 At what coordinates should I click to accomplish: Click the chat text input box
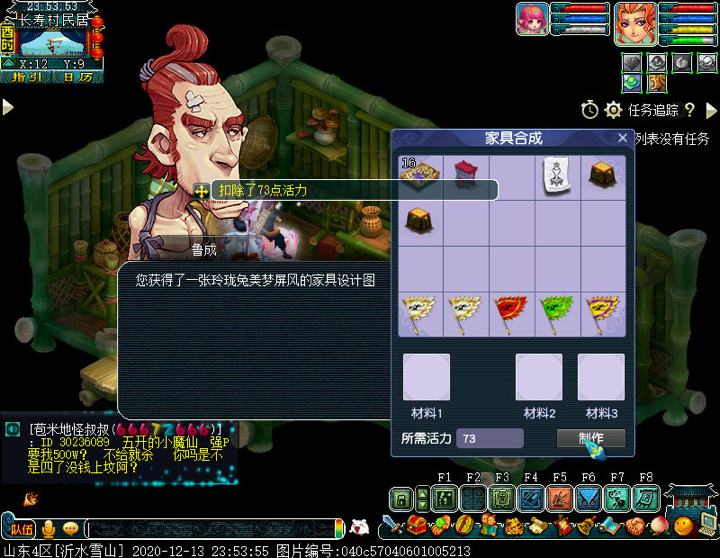click(x=210, y=528)
